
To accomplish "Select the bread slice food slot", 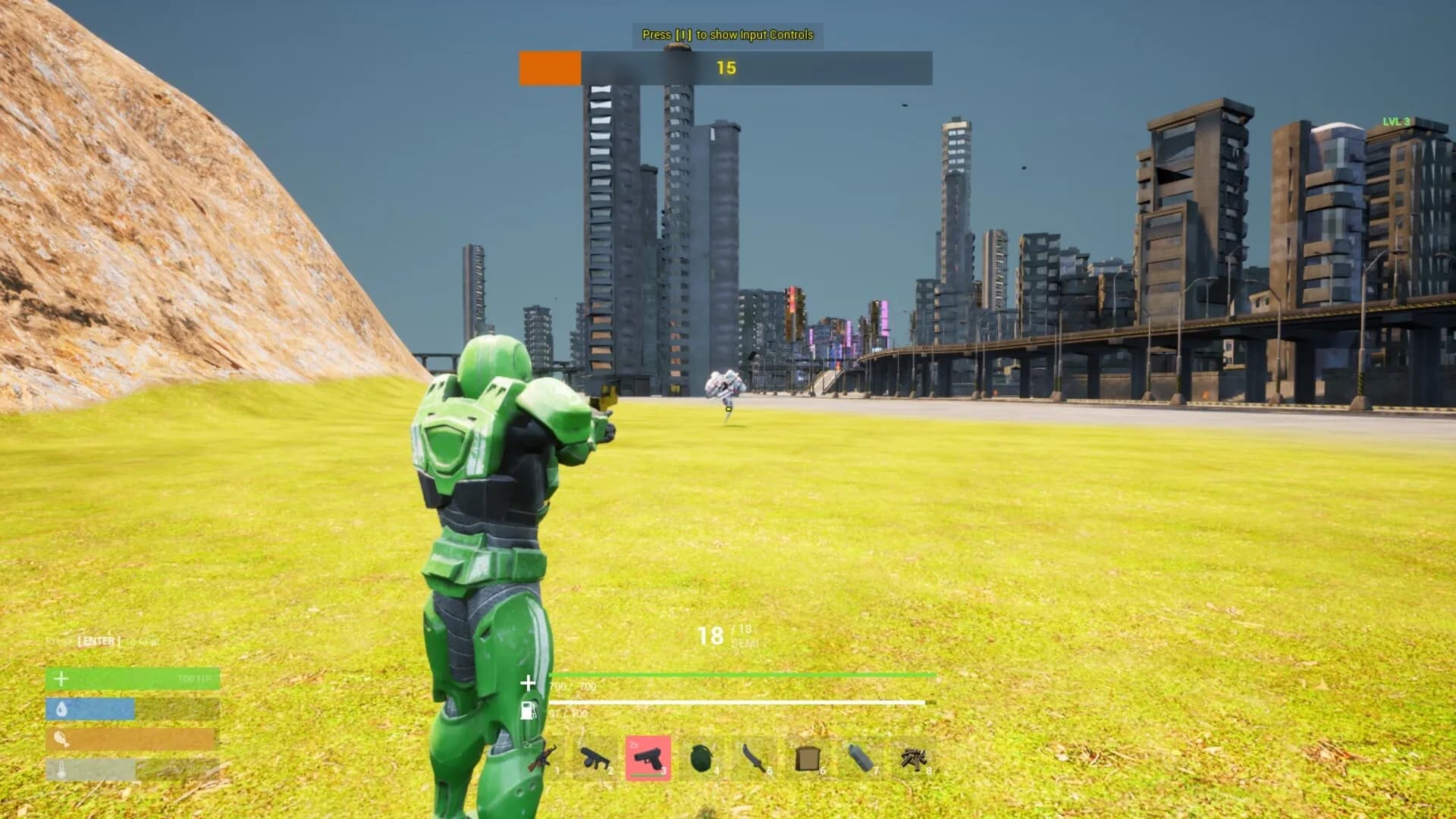I will tap(808, 758).
